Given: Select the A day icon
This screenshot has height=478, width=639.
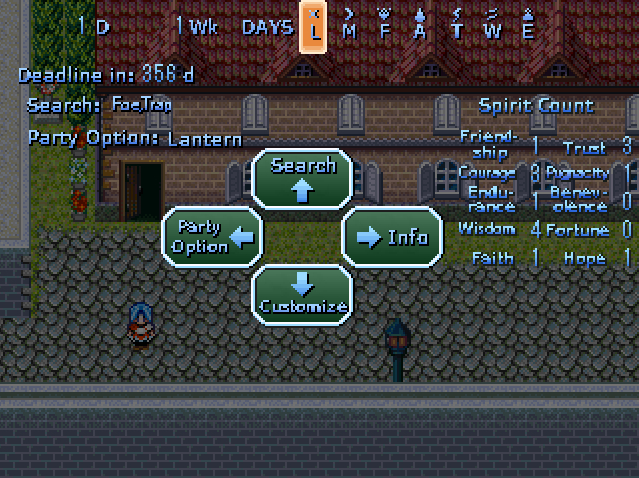Looking at the screenshot, I should pos(420,25).
